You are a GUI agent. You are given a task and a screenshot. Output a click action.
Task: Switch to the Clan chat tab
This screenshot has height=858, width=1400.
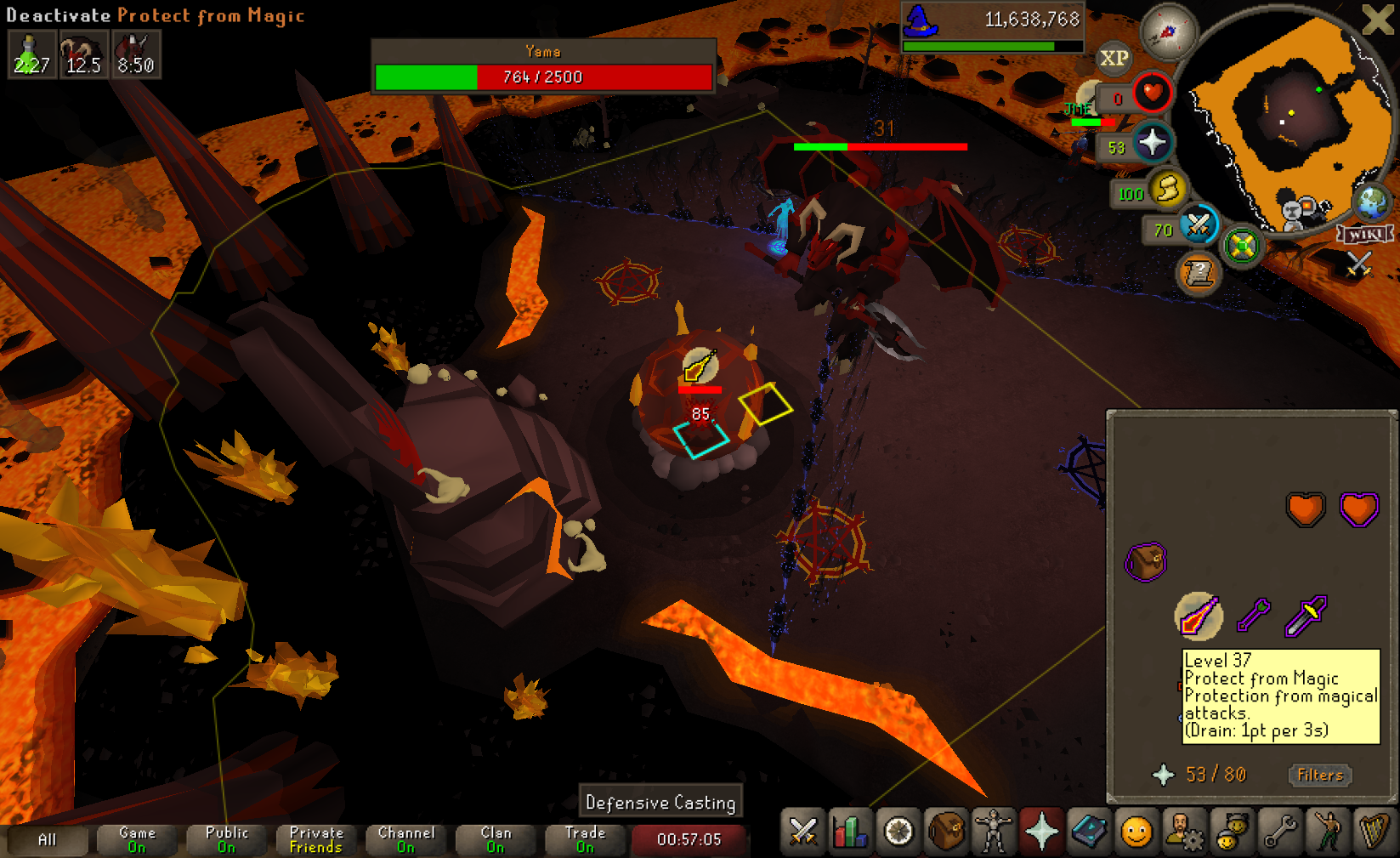click(x=496, y=839)
